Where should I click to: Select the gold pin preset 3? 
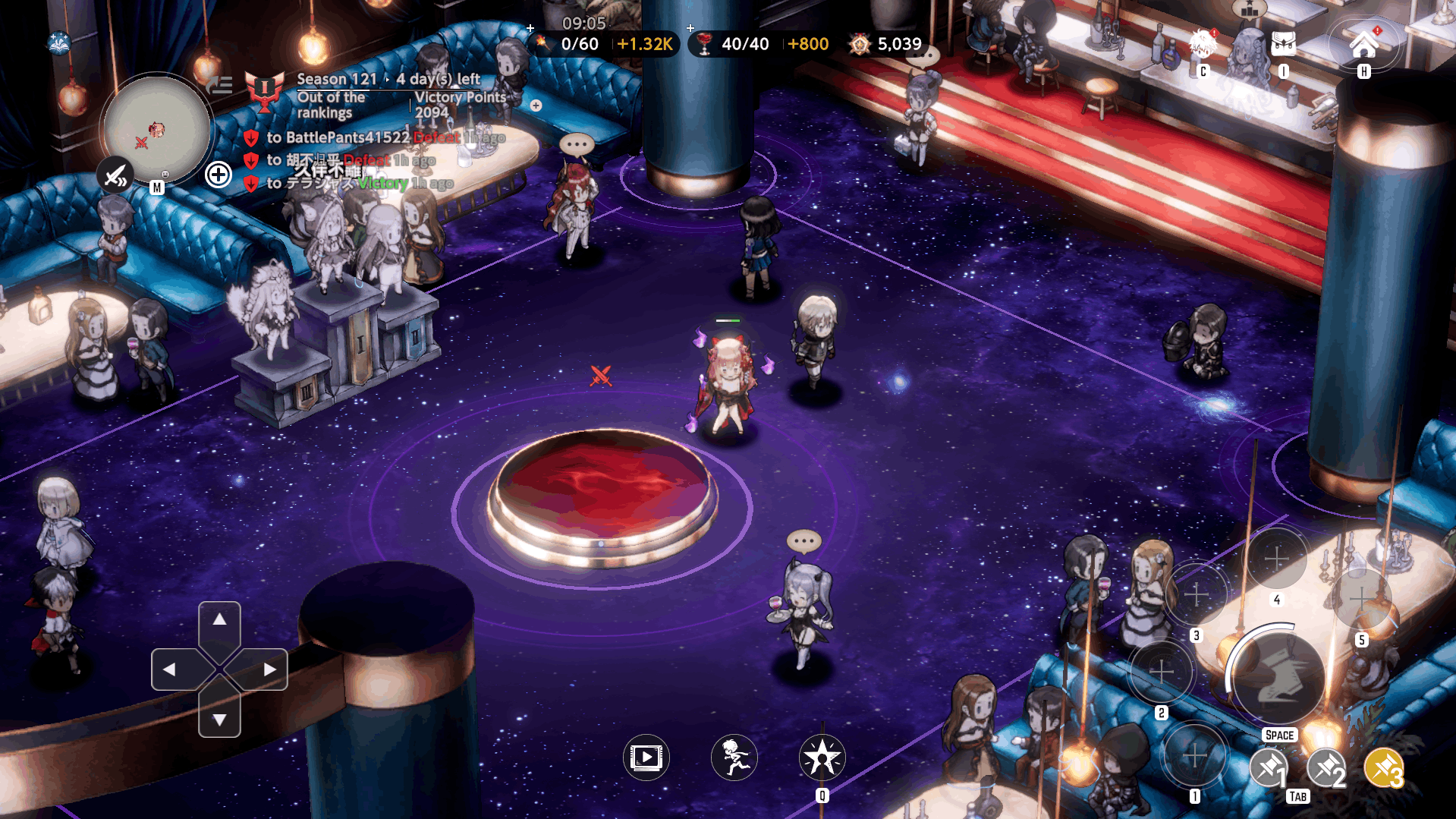(x=1383, y=769)
